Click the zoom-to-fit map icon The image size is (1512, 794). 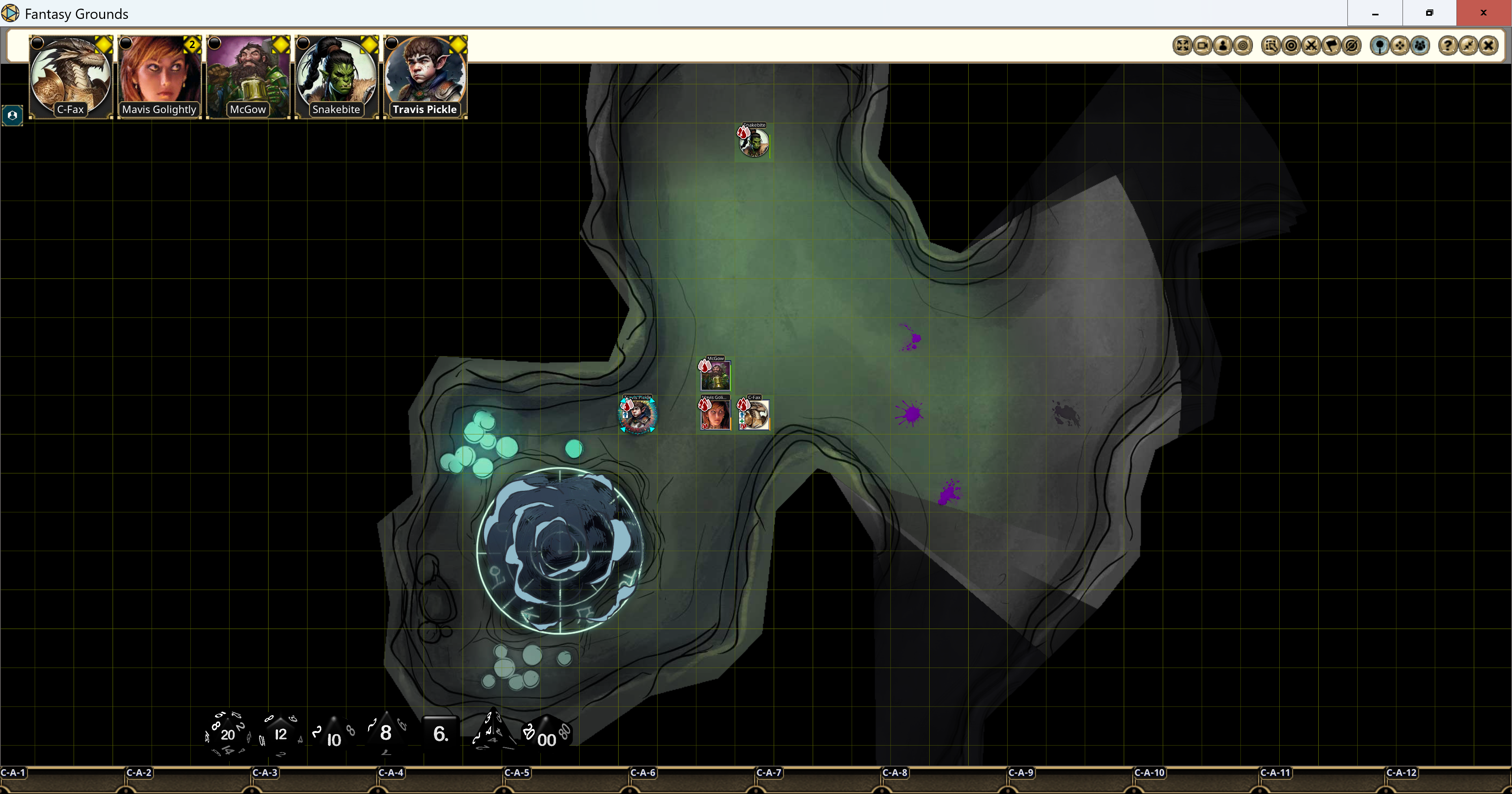click(1182, 45)
